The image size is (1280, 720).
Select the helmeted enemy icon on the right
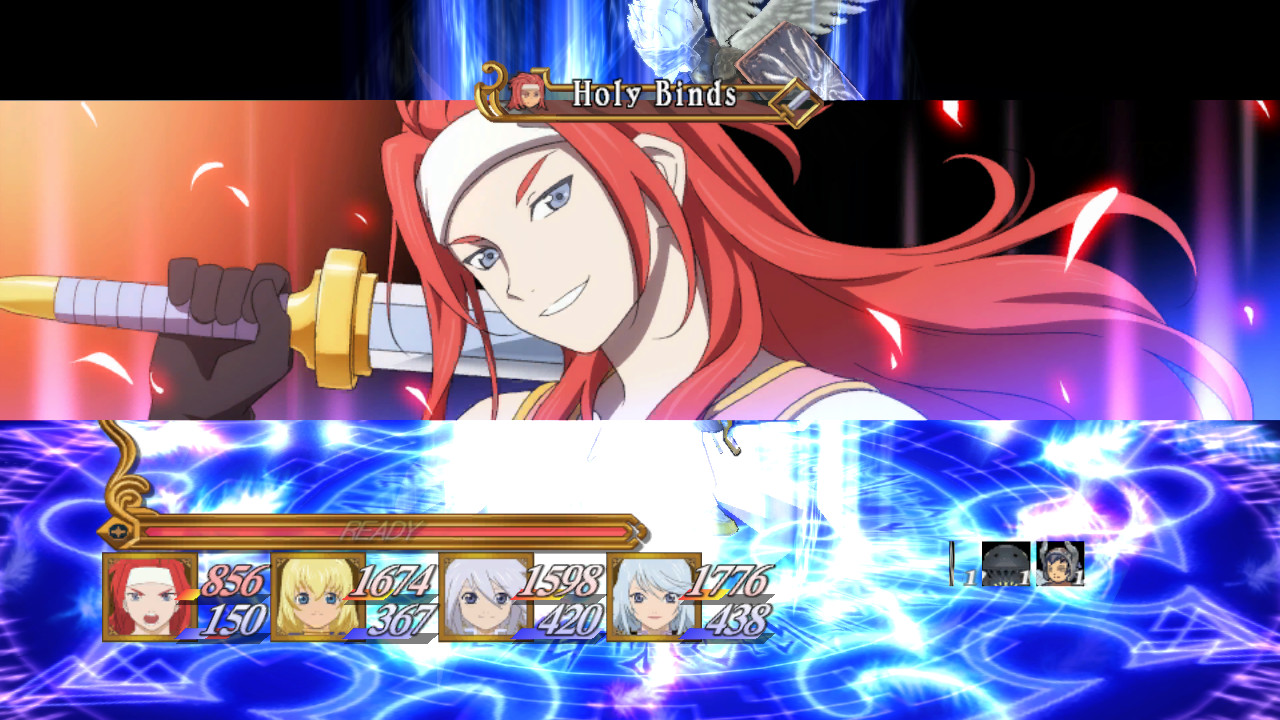click(1005, 562)
